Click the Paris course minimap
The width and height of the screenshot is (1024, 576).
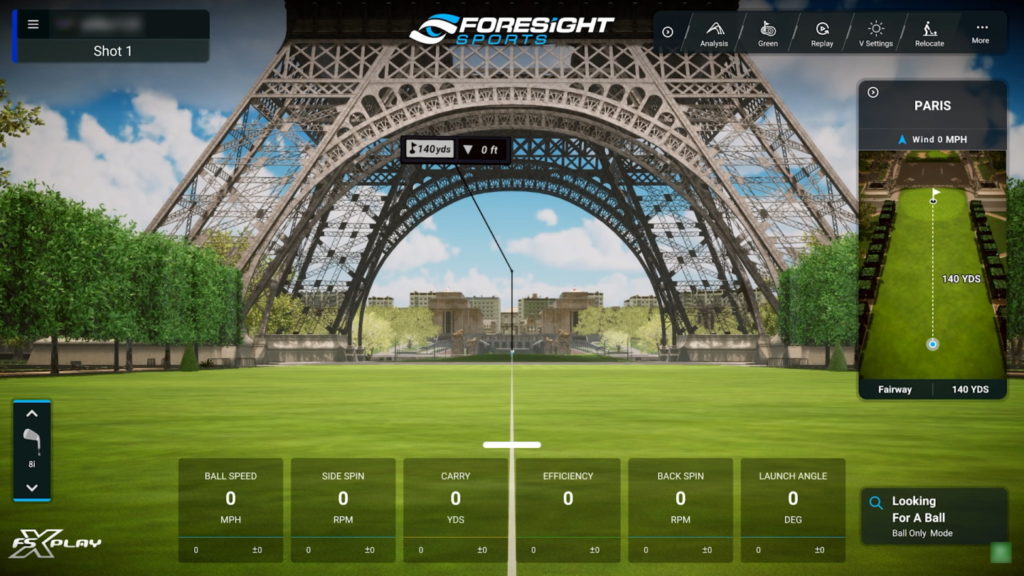tap(932, 265)
